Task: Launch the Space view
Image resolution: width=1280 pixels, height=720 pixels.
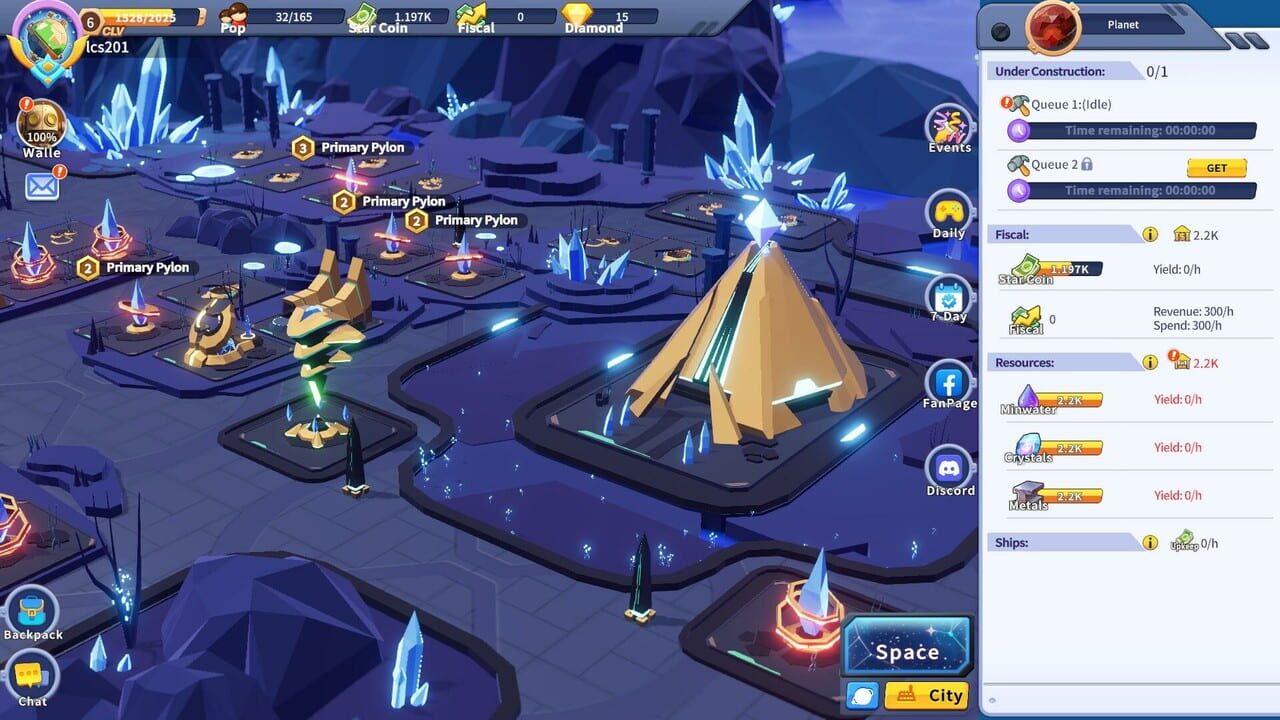Action: [906, 647]
